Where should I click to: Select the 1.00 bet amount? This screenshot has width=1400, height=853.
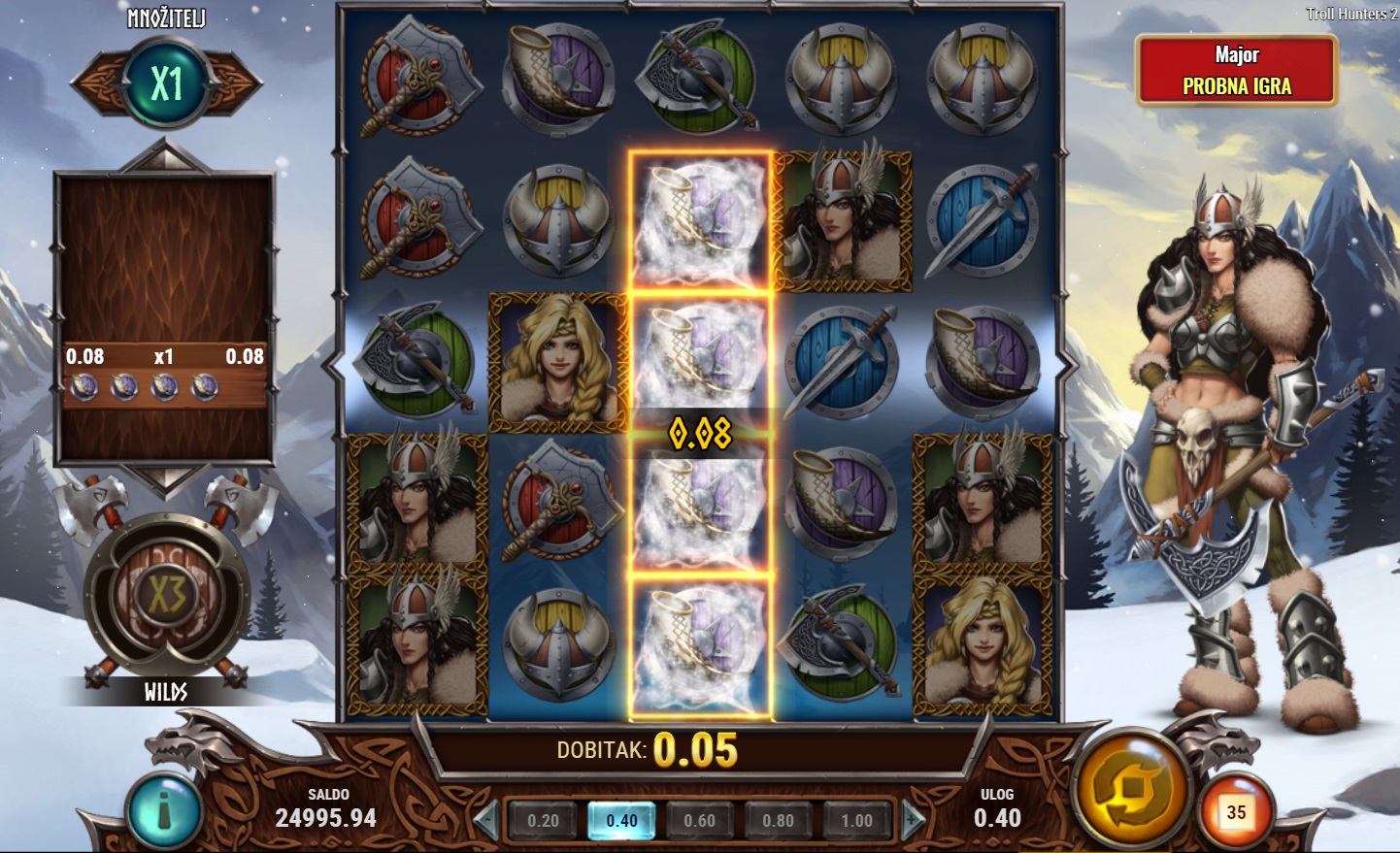click(856, 821)
